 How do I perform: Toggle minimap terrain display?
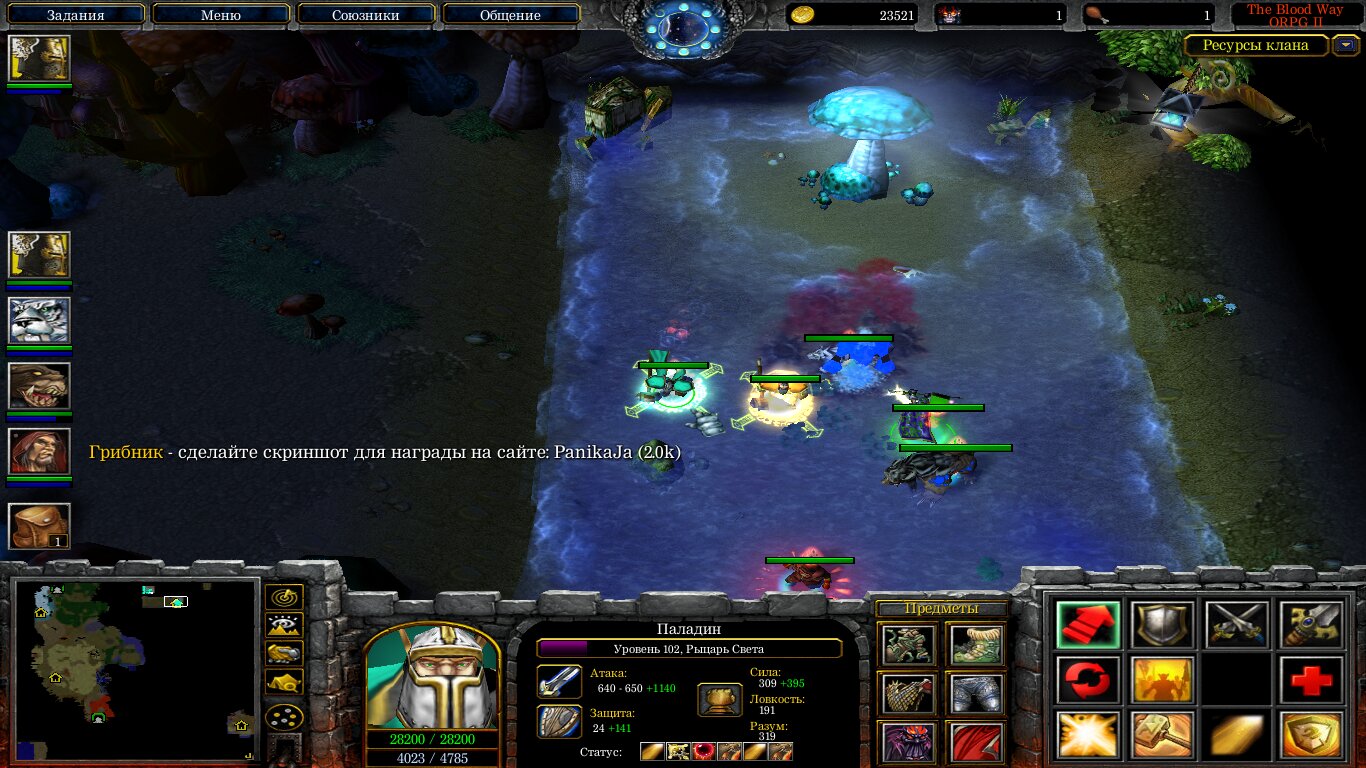285,626
